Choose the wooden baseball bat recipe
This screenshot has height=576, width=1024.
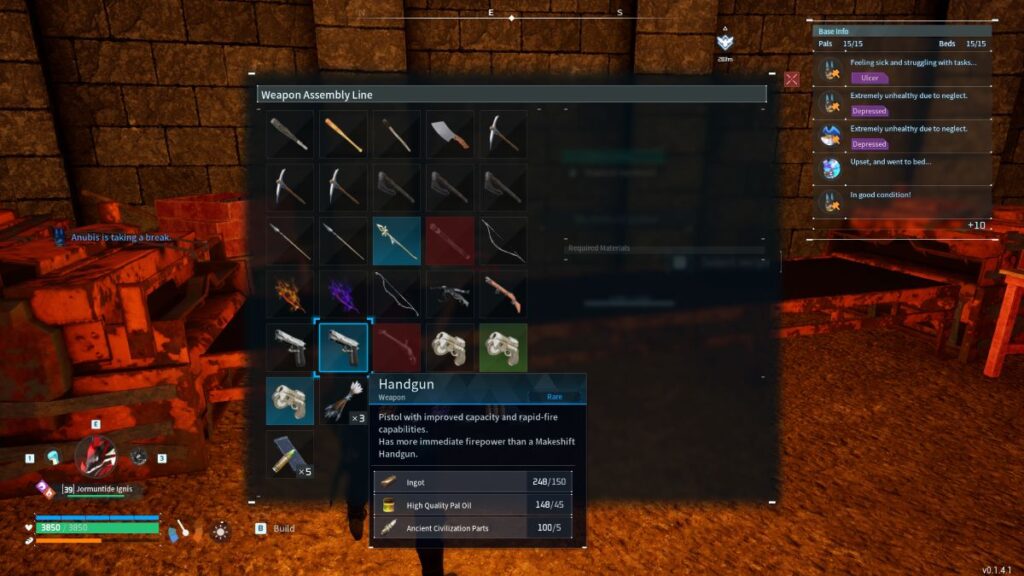[343, 134]
